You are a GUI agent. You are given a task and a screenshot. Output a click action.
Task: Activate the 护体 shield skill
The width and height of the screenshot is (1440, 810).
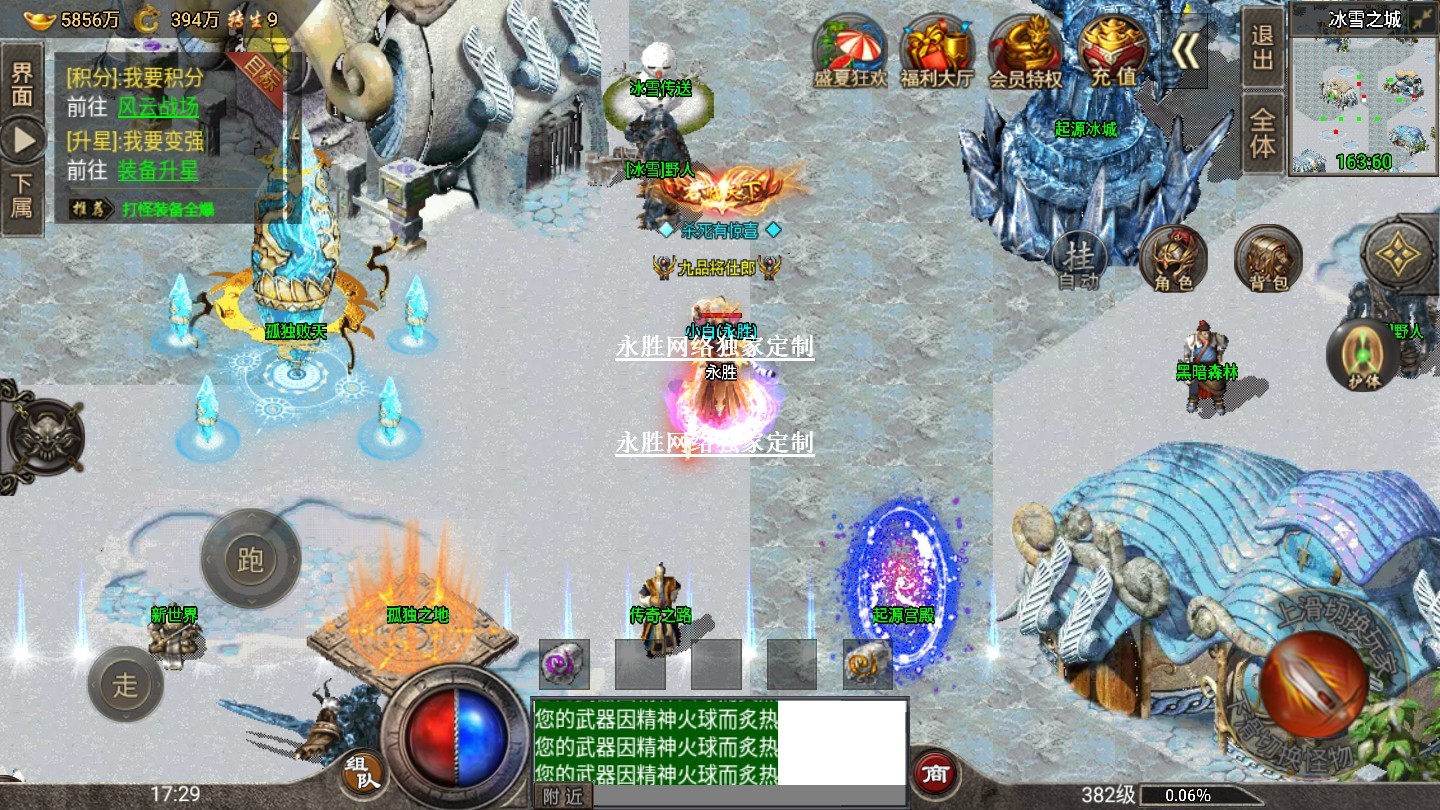(1362, 355)
